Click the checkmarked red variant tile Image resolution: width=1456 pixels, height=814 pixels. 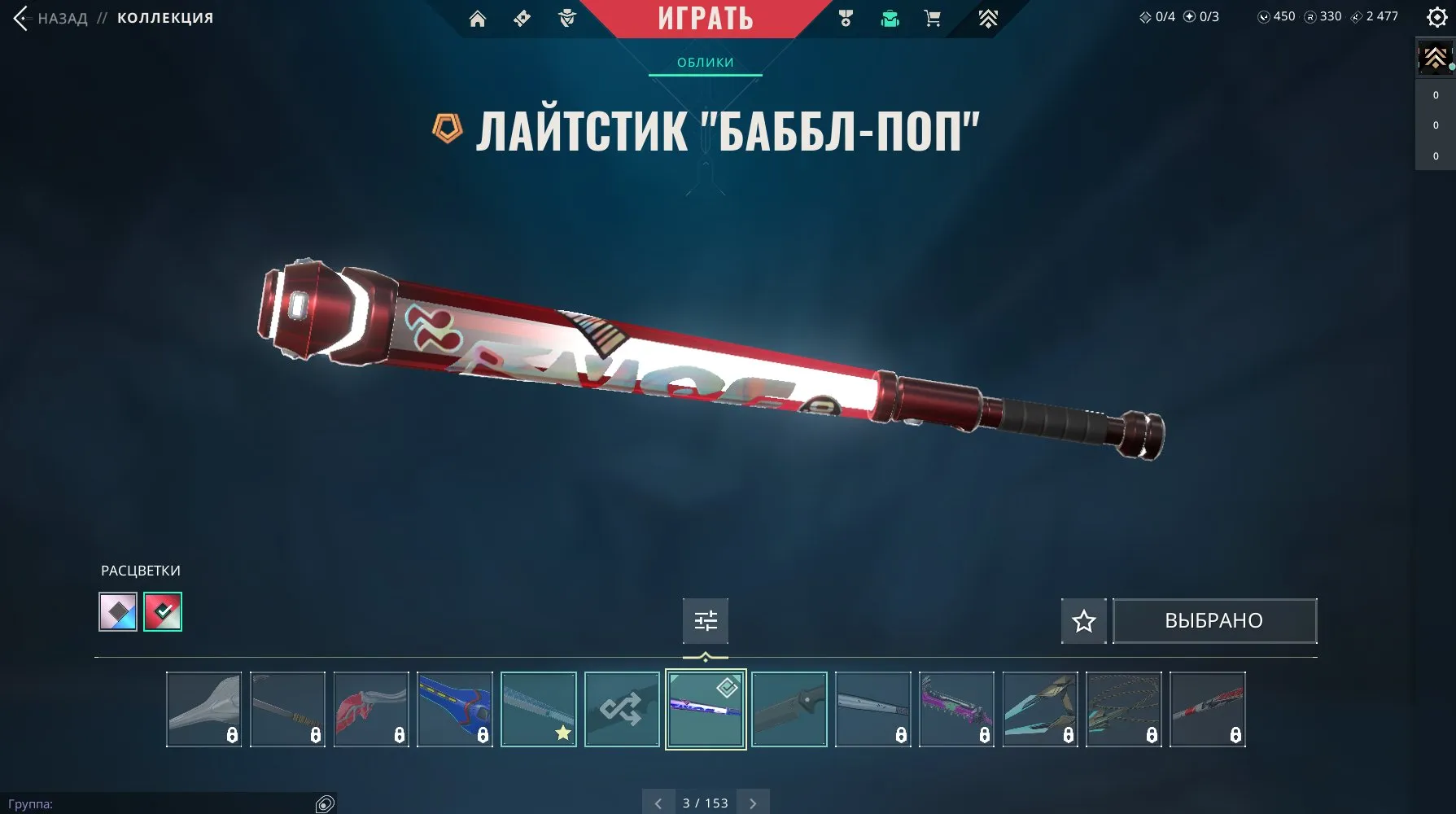pyautogui.click(x=162, y=611)
